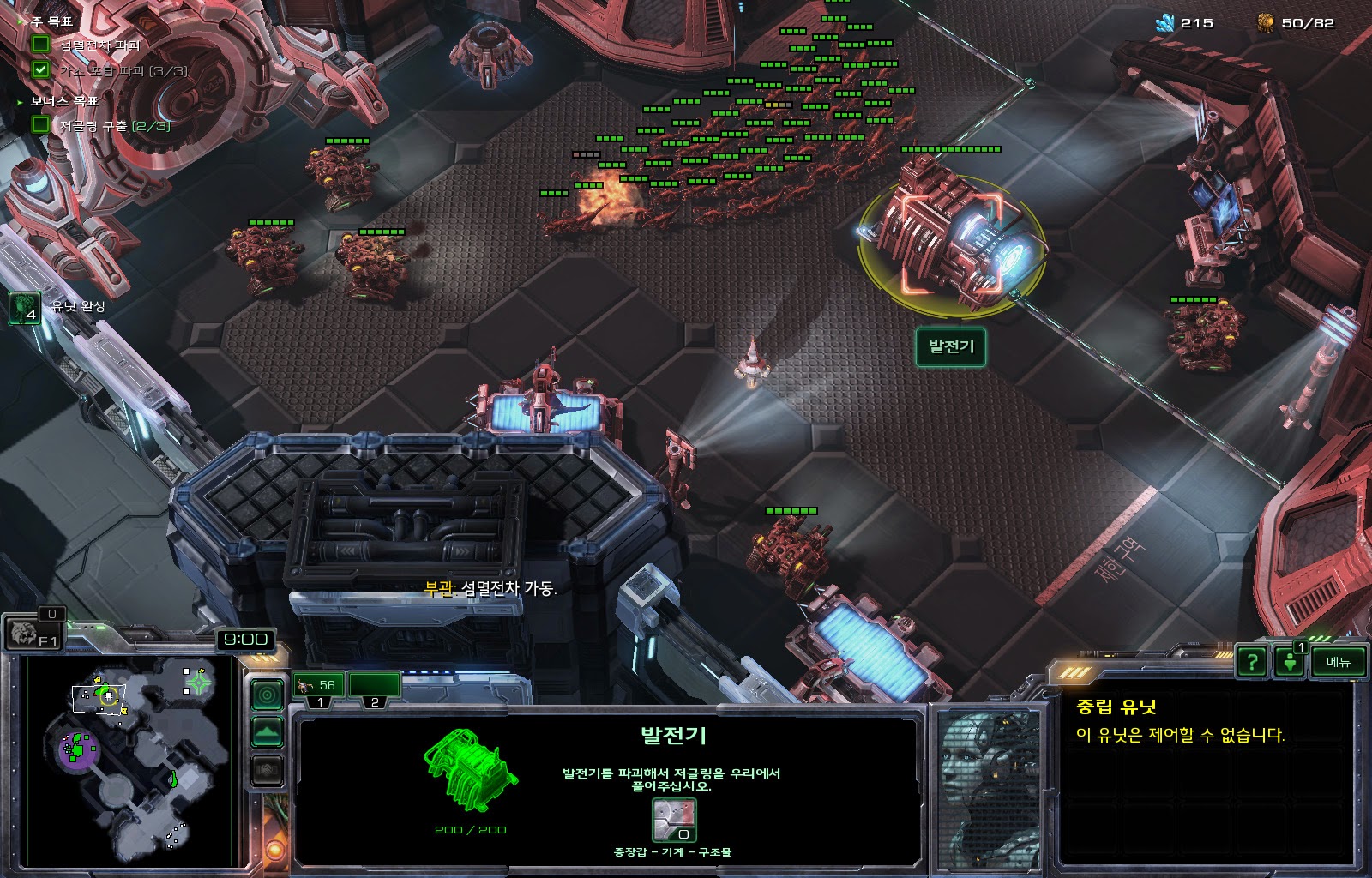The width and height of the screenshot is (1372, 878).
Task: Toggle the minimap handshake alliance-color button
Action: (x=267, y=770)
